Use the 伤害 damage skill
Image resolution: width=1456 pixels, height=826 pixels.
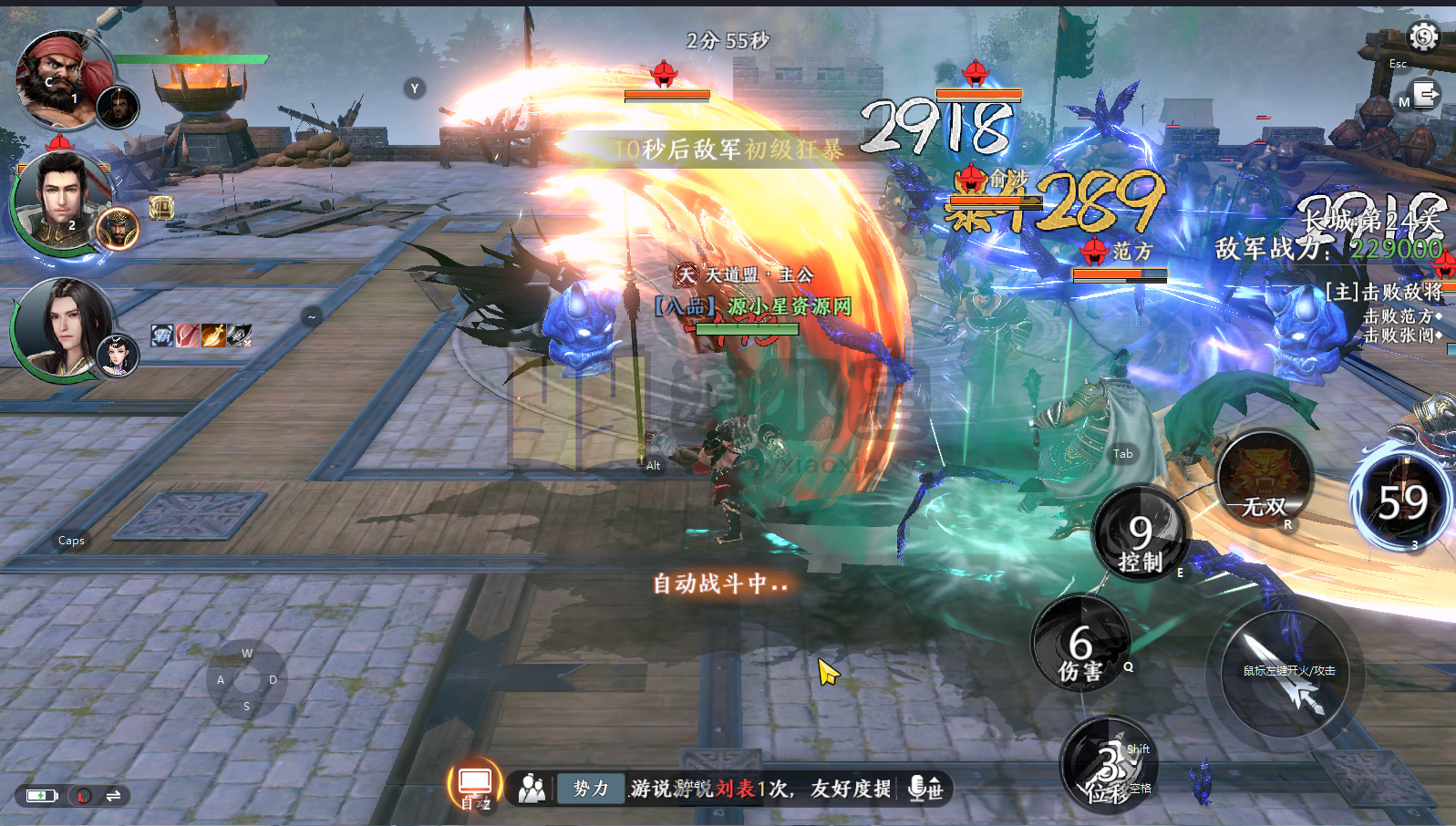coord(1080,645)
